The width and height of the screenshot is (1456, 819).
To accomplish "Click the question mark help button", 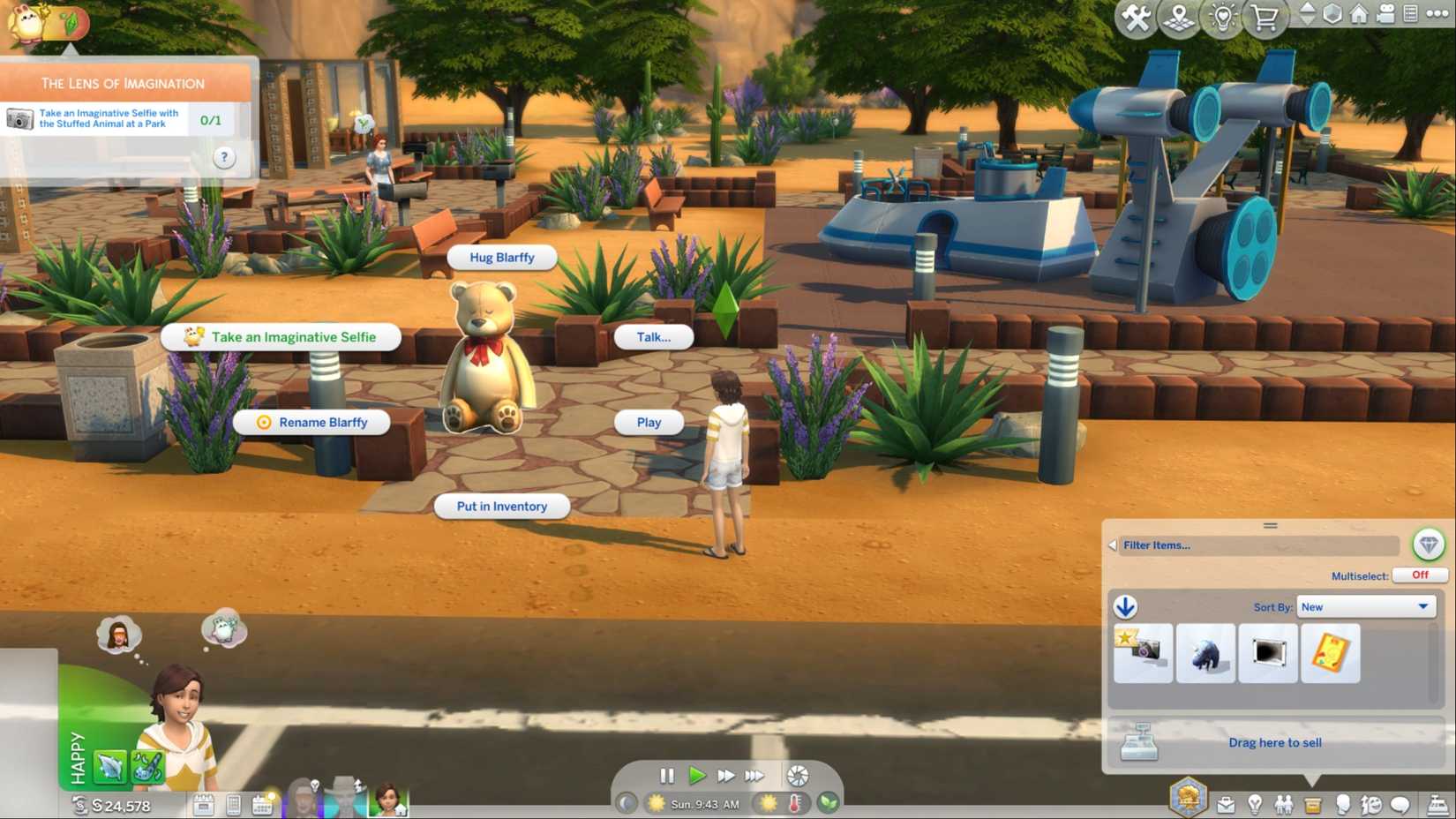I will tap(224, 157).
